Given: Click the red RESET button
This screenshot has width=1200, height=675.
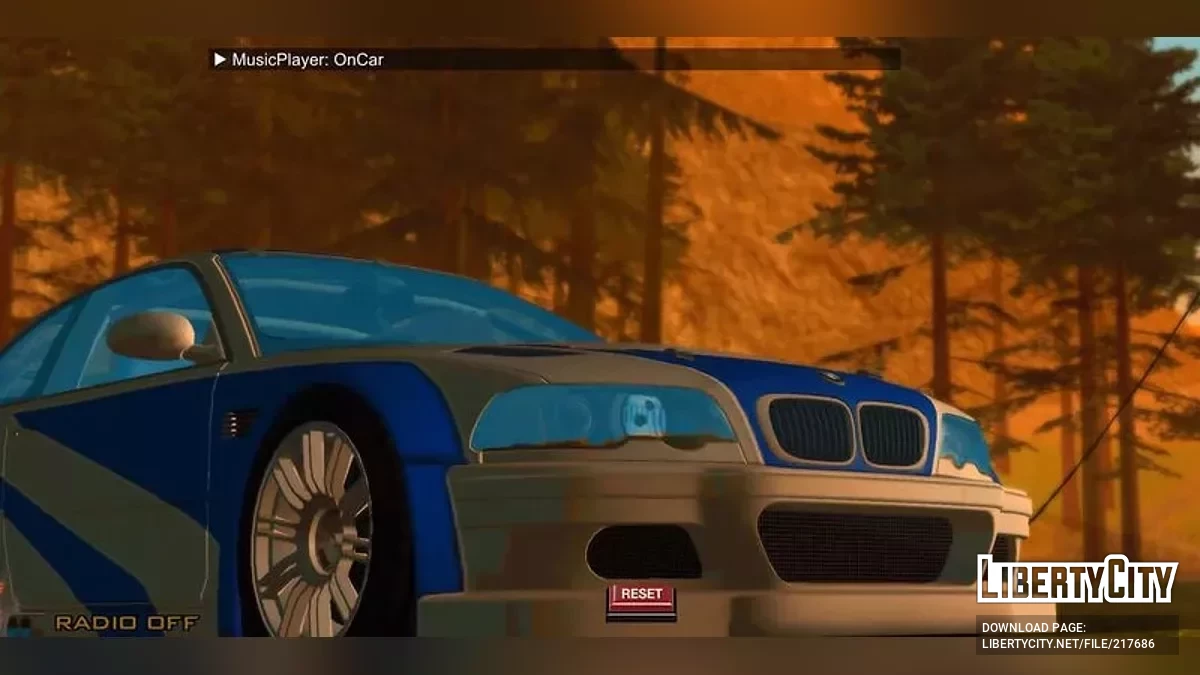Looking at the screenshot, I should pyautogui.click(x=641, y=595).
